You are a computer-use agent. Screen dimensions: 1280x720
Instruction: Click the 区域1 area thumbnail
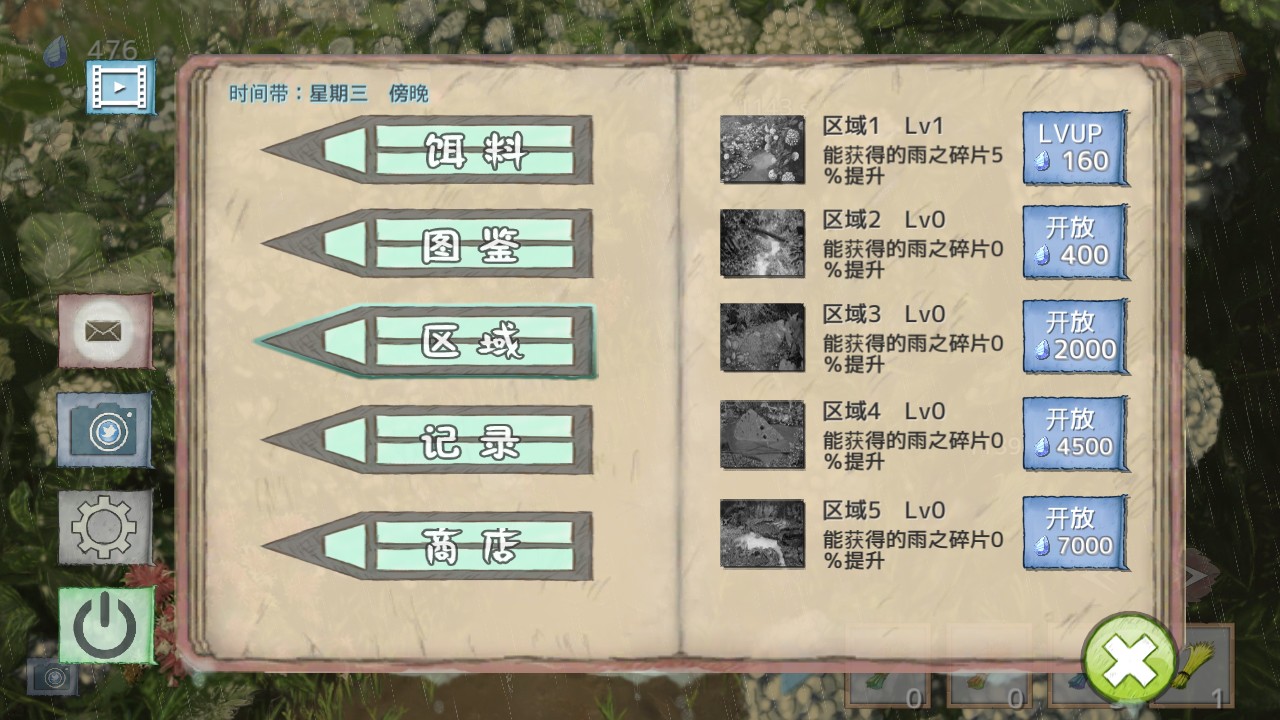(762, 150)
